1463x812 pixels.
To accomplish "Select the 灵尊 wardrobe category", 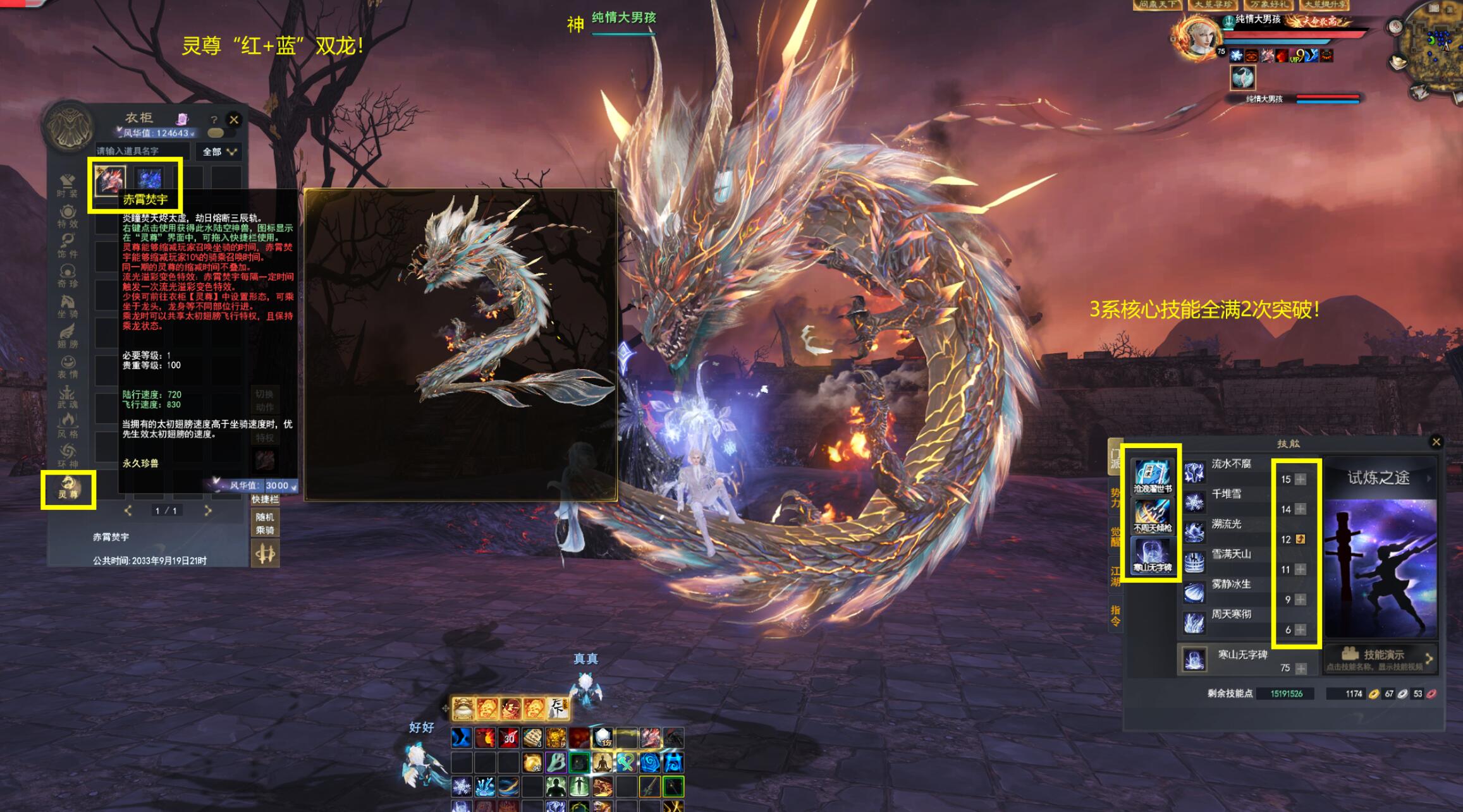I will [68, 488].
